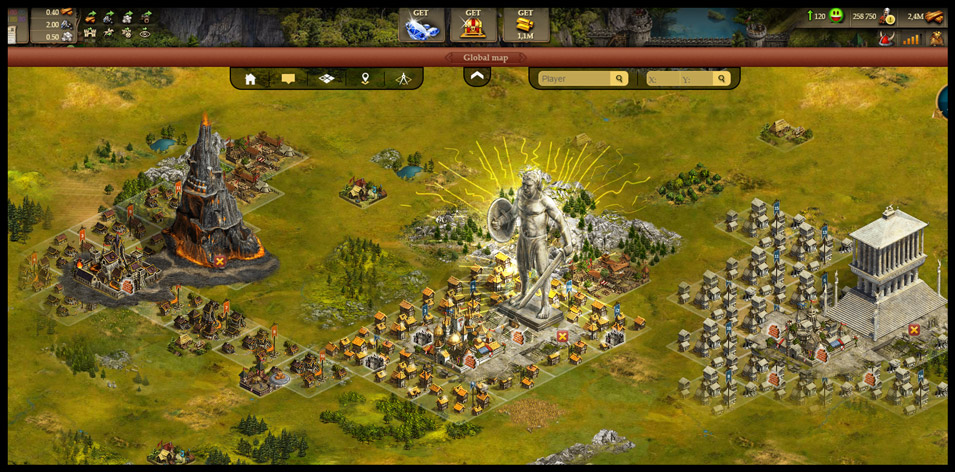Open the castle icon in top-left toolbar
Viewport: 955px width, 472px height.
point(90,33)
